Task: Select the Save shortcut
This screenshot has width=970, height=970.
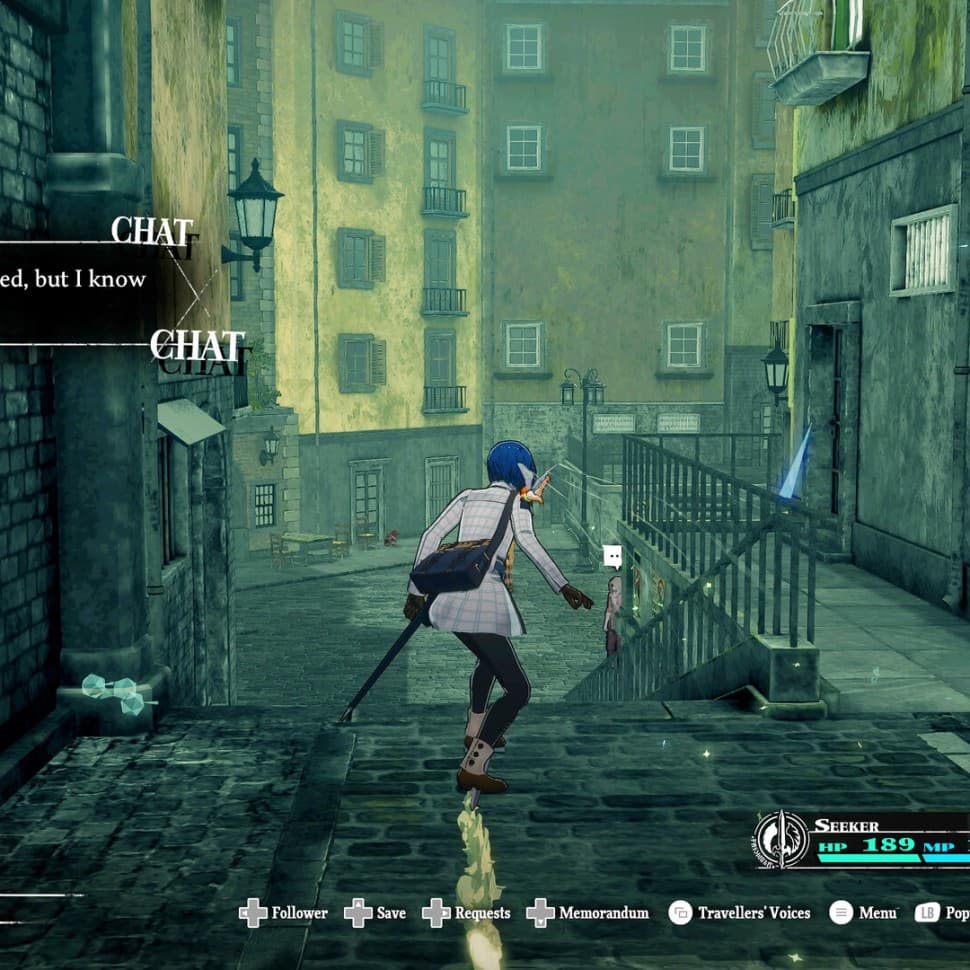Action: pos(375,913)
